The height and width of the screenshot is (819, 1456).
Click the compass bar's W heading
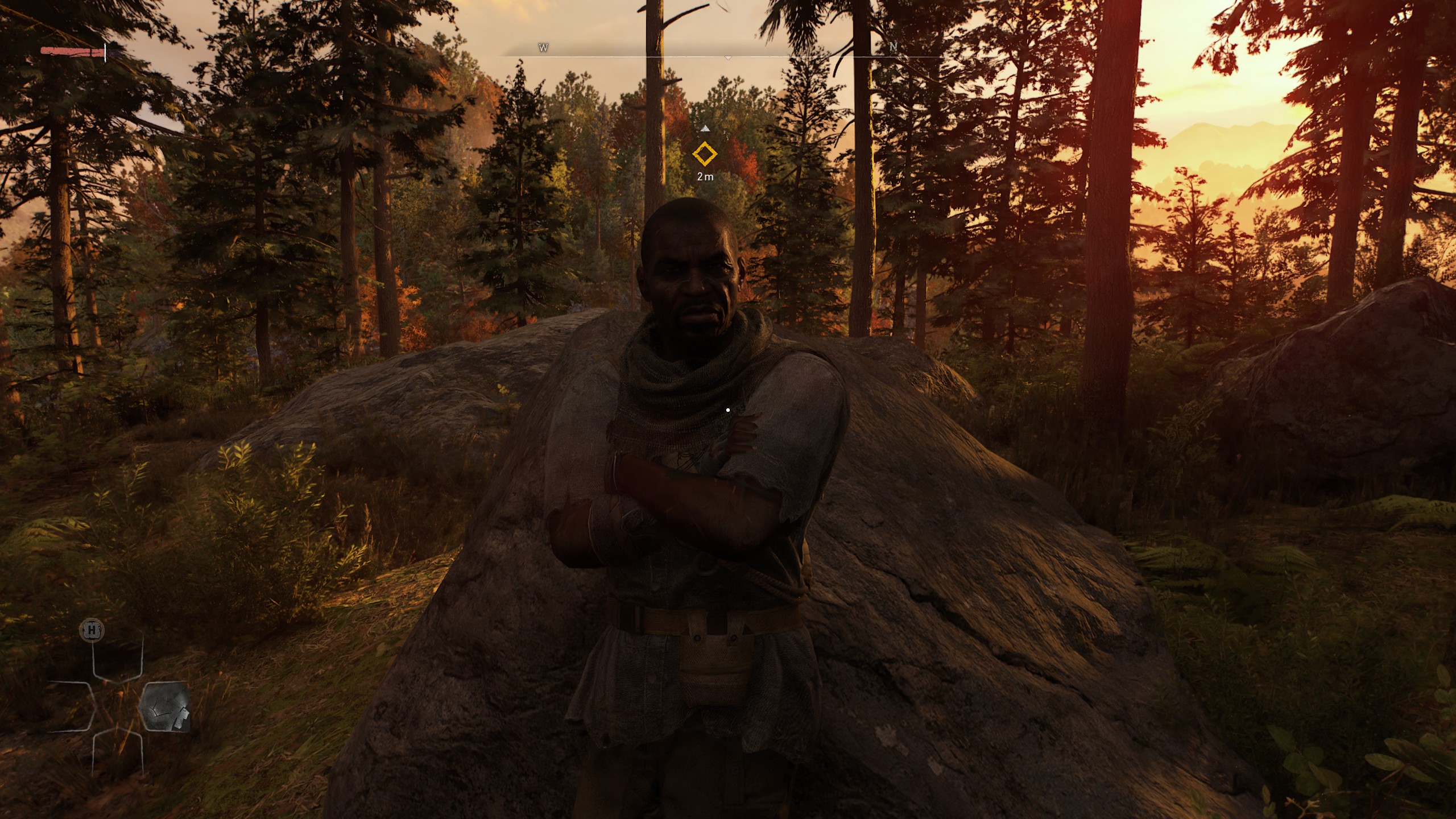543,48
